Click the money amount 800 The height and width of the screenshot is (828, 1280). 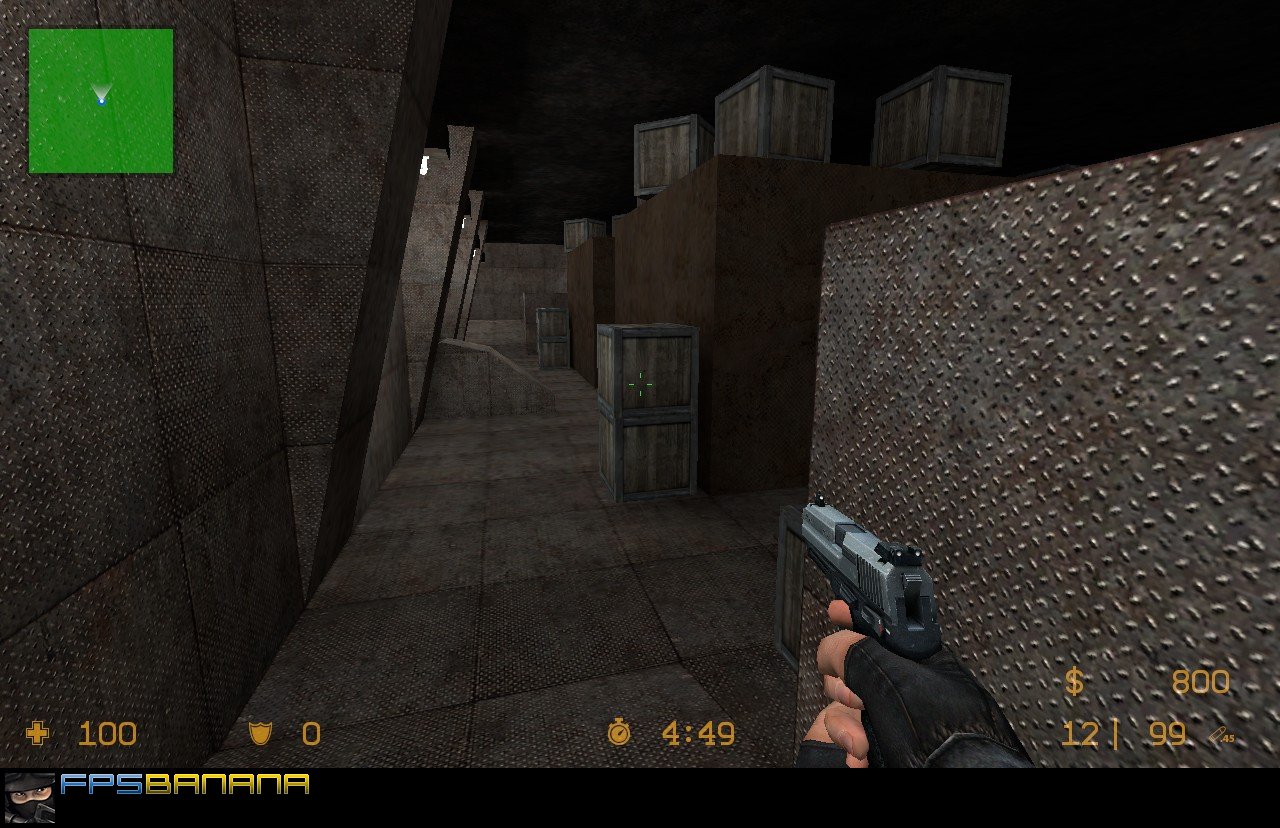coord(1203,682)
